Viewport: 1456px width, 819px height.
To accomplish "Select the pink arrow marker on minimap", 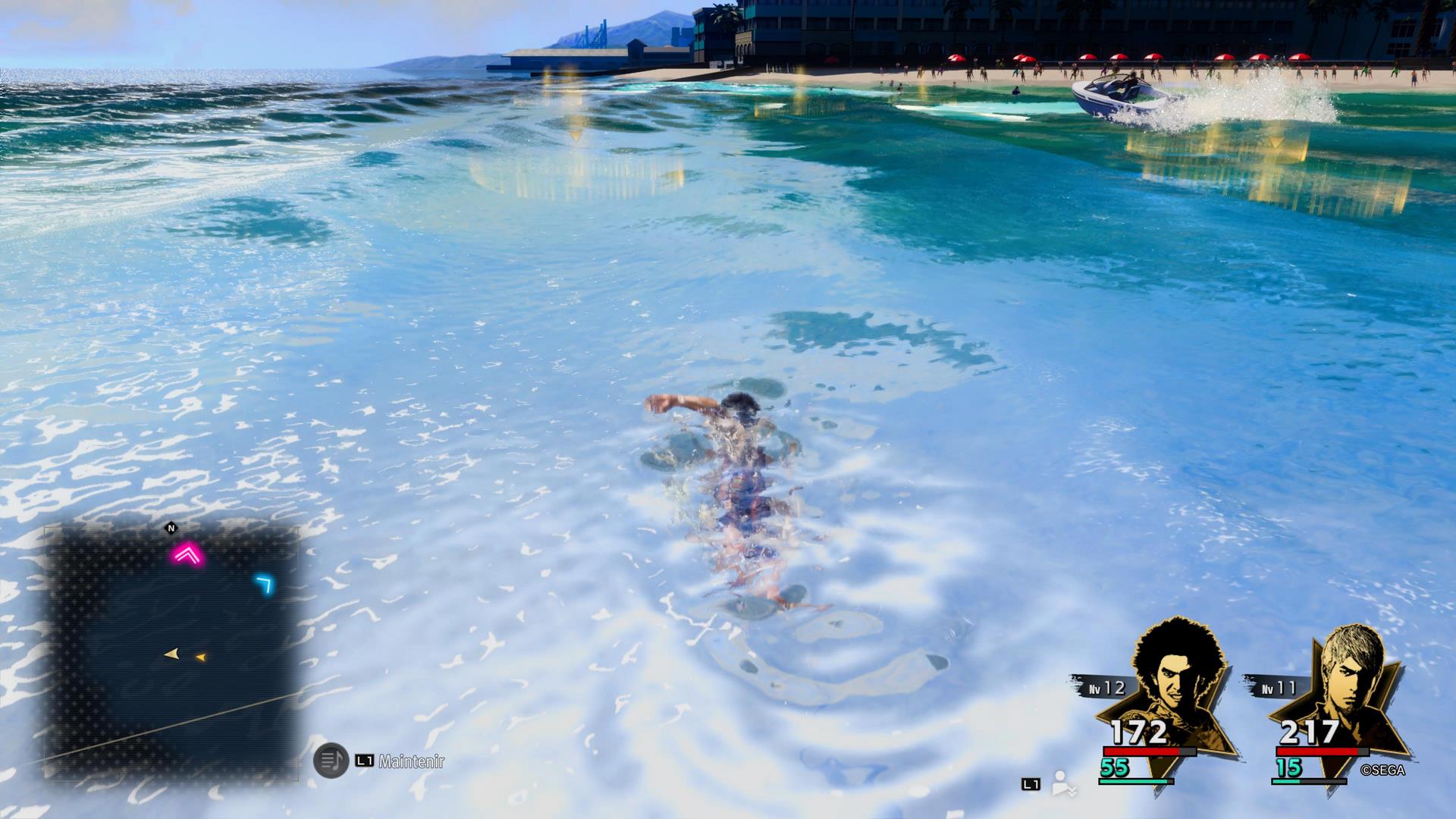I will tap(187, 555).
